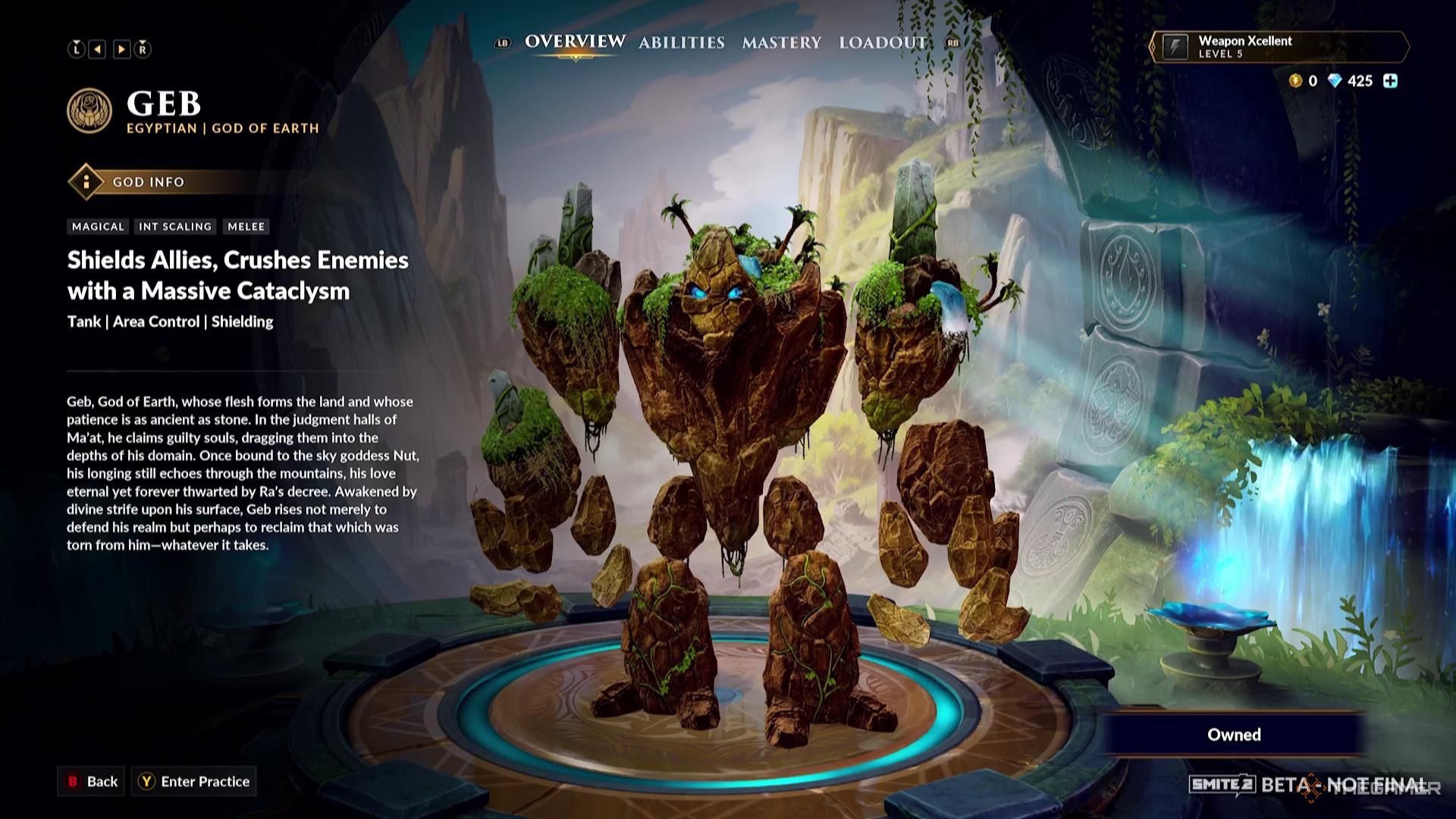Click the RB bumper icon near Loadout
Image resolution: width=1456 pixels, height=819 pixels.
(952, 44)
